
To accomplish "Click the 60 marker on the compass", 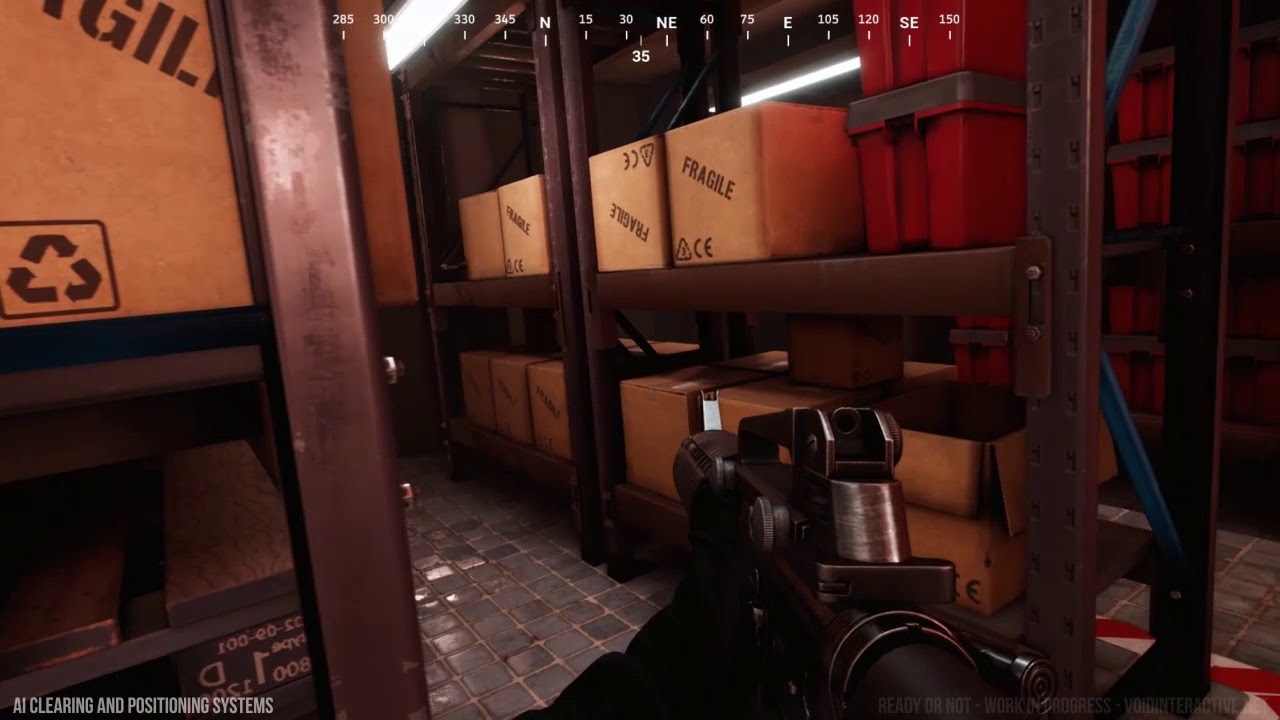I will tap(705, 18).
